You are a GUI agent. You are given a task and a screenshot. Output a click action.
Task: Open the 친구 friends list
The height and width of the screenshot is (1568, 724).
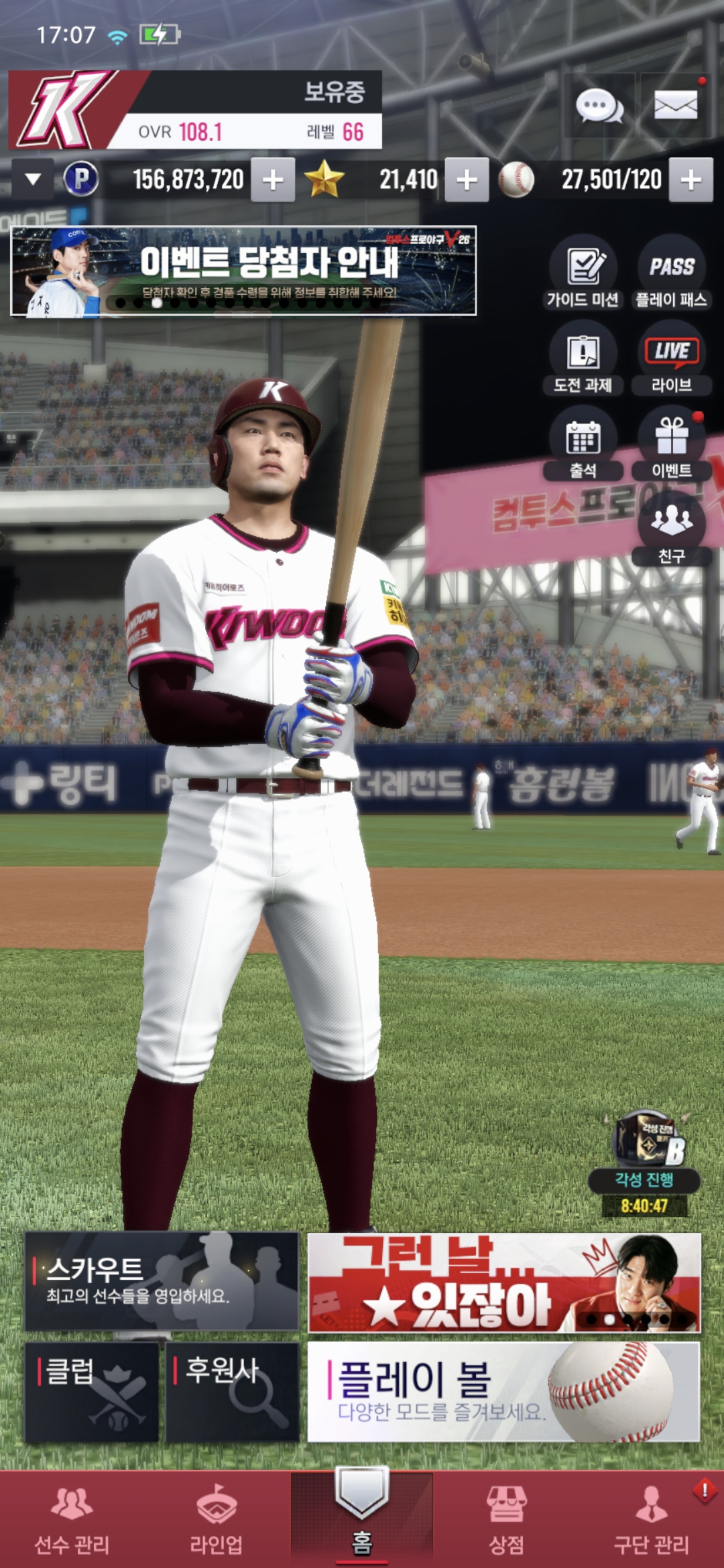(671, 529)
